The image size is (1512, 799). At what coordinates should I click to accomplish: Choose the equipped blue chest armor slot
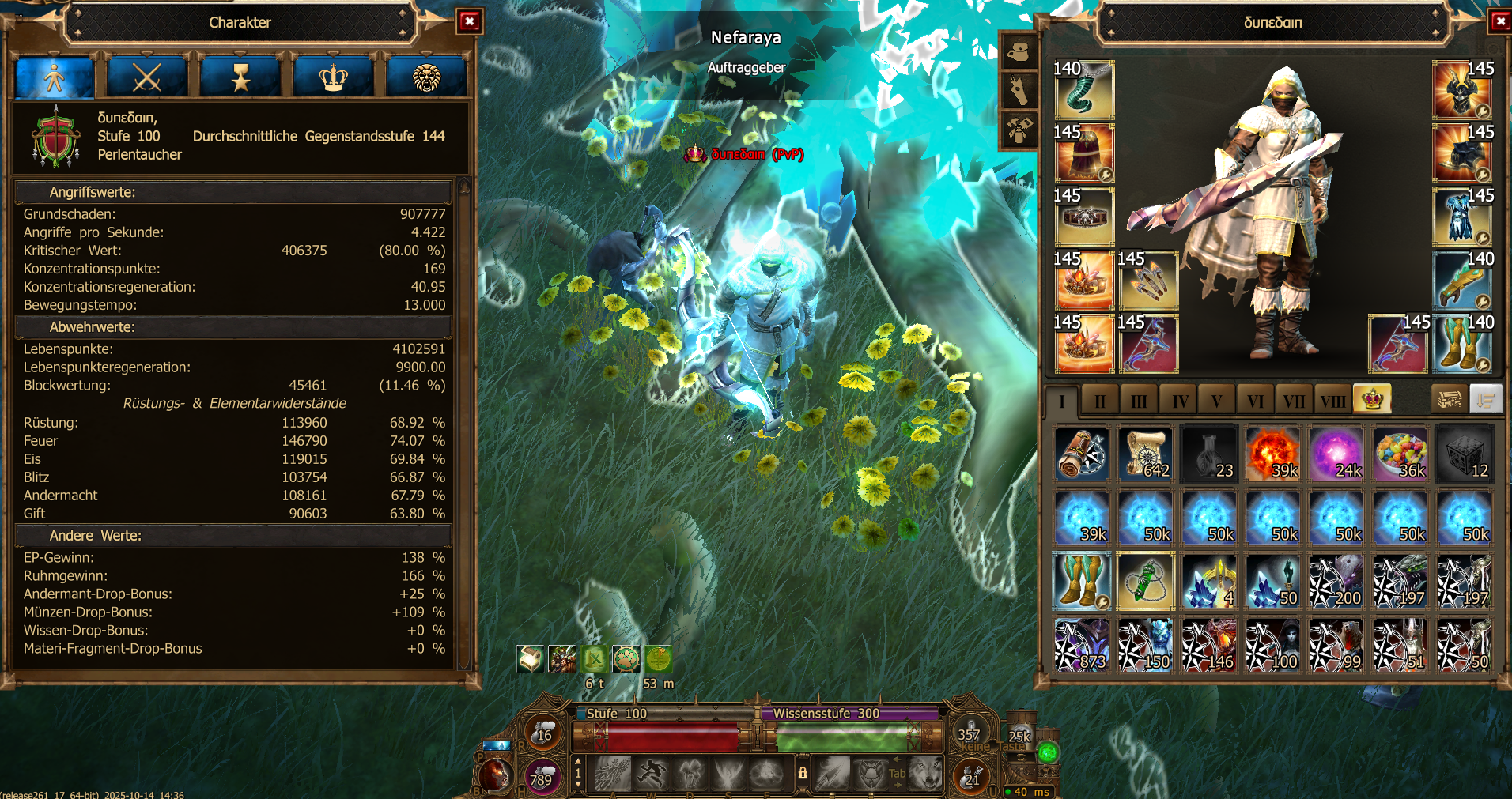pos(1462,217)
